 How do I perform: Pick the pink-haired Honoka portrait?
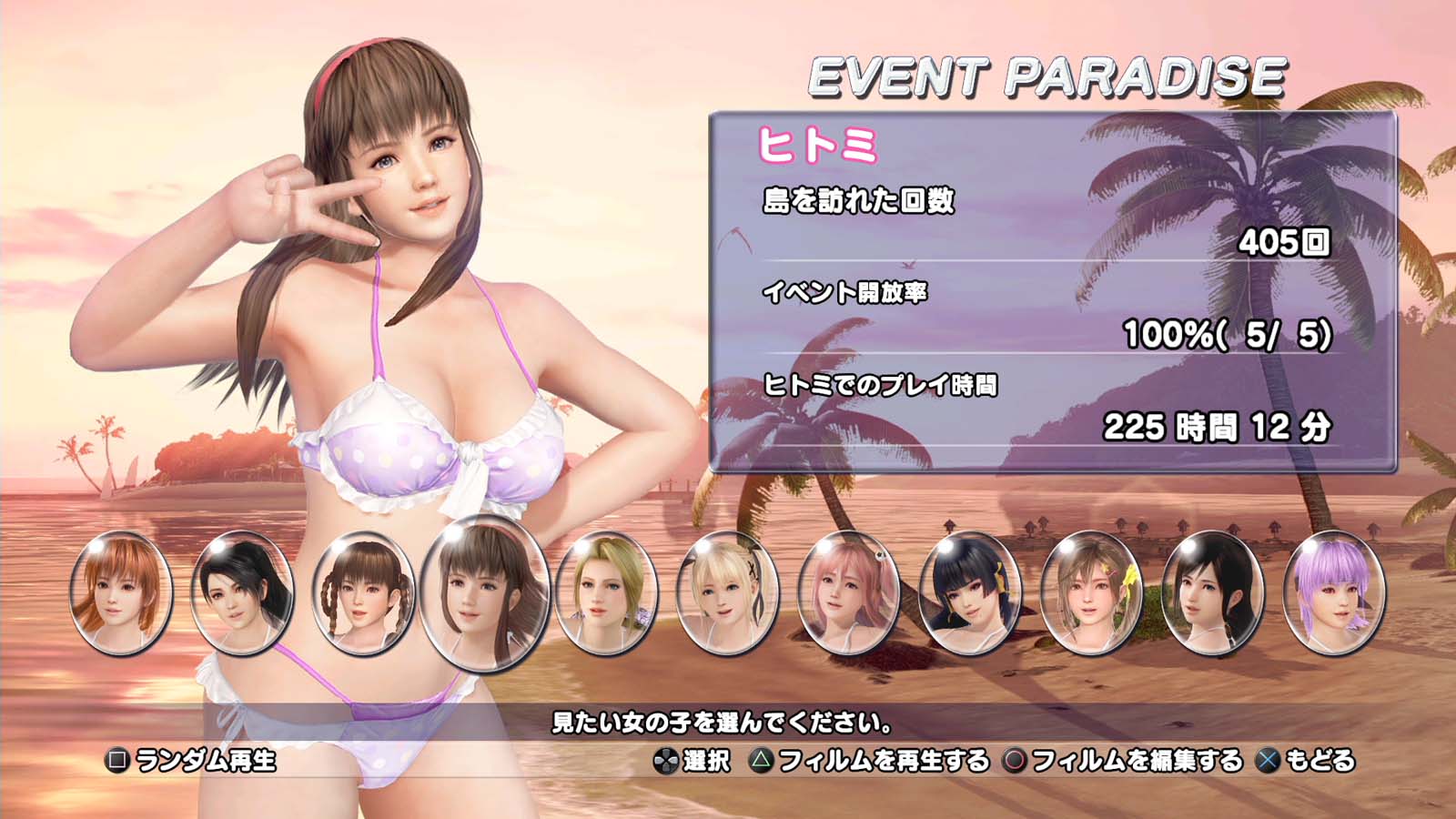click(x=849, y=592)
